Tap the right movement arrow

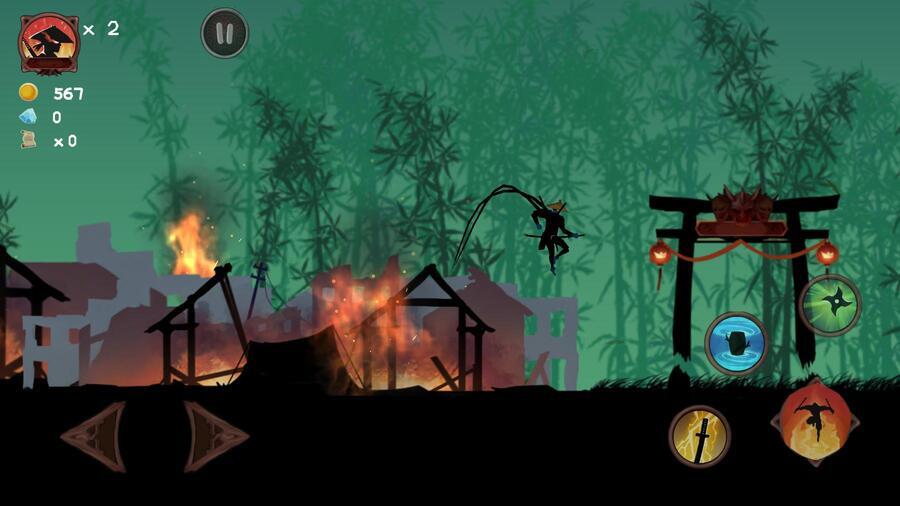[x=215, y=436]
